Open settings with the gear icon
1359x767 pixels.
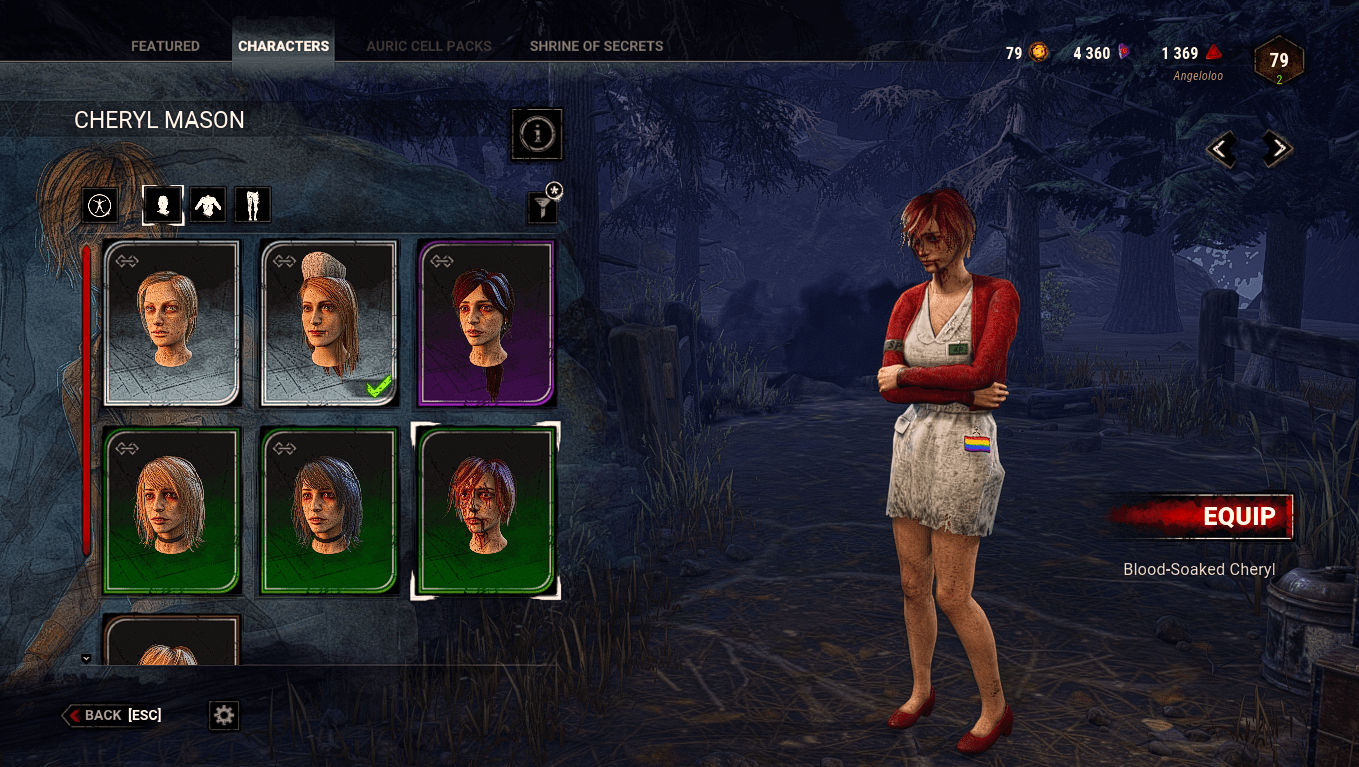(224, 715)
